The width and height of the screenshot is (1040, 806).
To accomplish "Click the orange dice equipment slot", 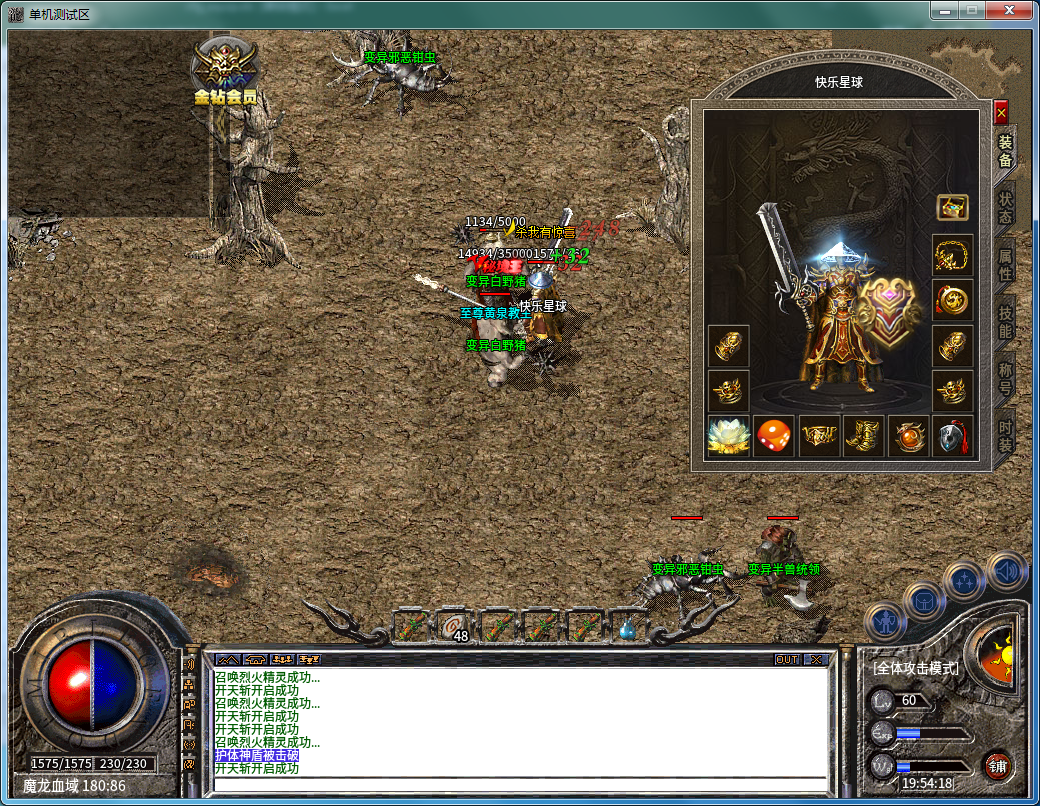I will coord(773,437).
